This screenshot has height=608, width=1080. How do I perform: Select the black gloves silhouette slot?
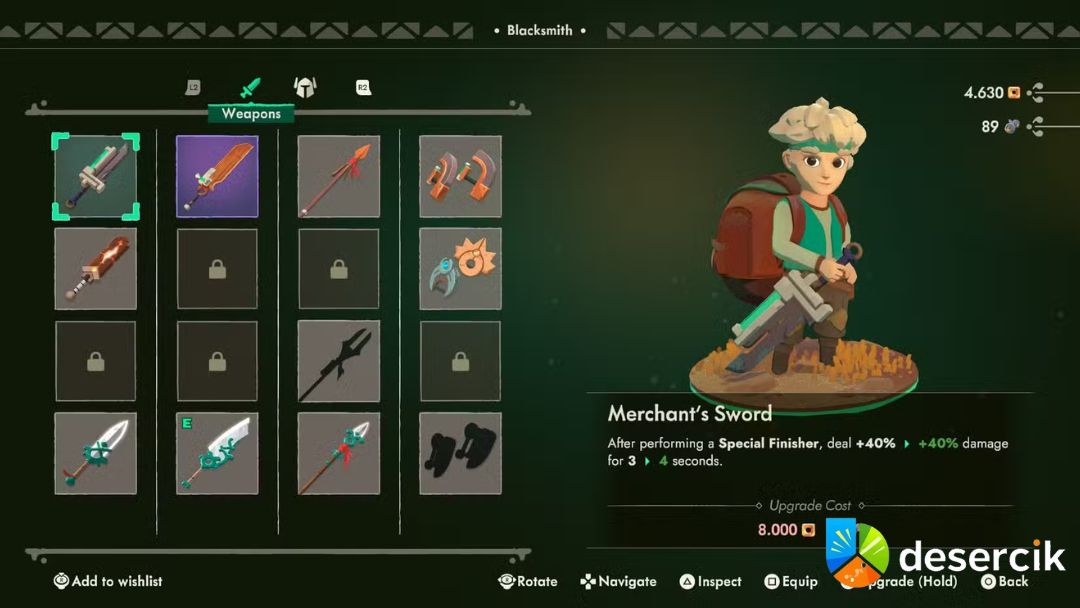click(460, 453)
